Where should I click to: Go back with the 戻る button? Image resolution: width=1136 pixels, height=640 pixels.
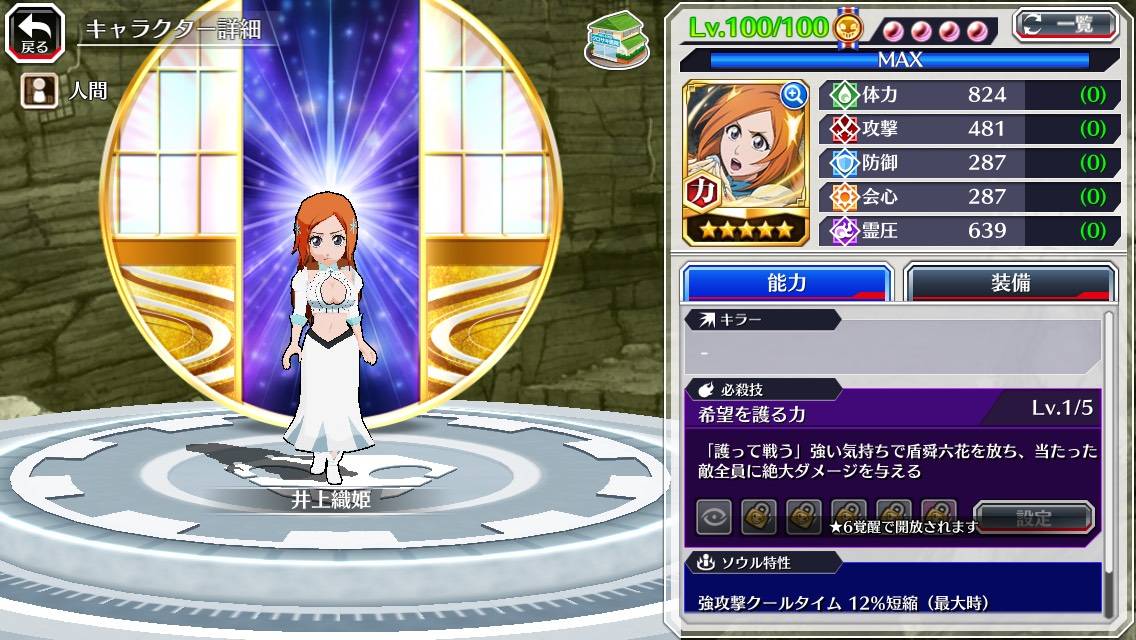(35, 33)
